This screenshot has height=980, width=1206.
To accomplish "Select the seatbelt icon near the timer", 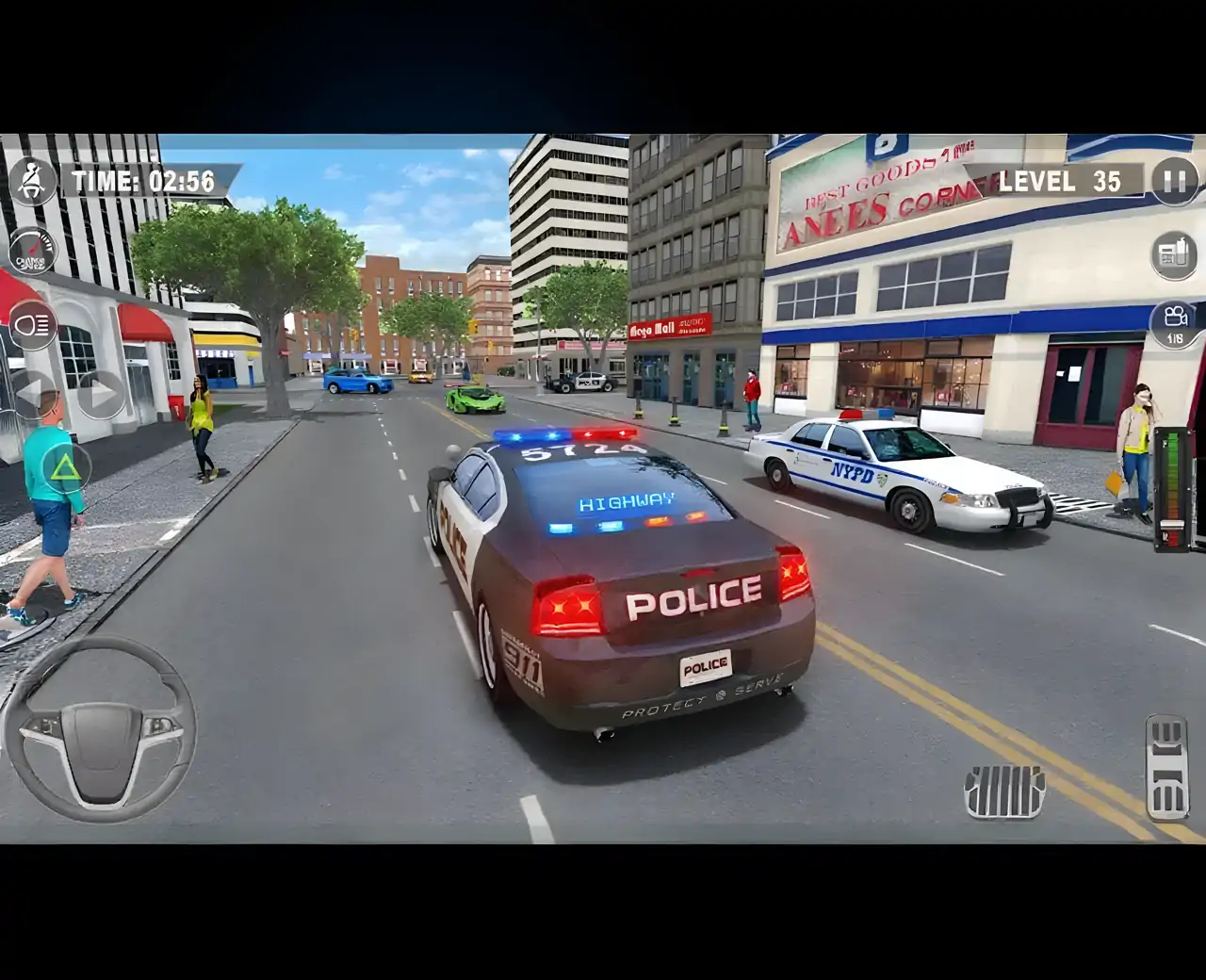I will pos(34,179).
